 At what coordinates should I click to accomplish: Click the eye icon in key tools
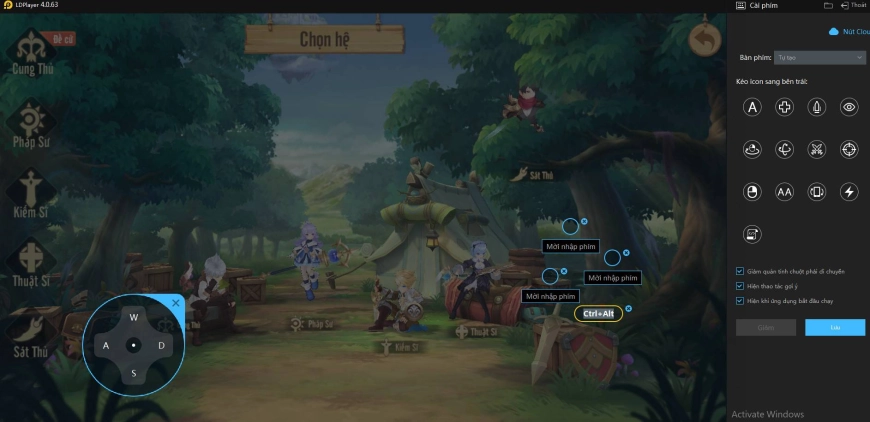point(849,107)
